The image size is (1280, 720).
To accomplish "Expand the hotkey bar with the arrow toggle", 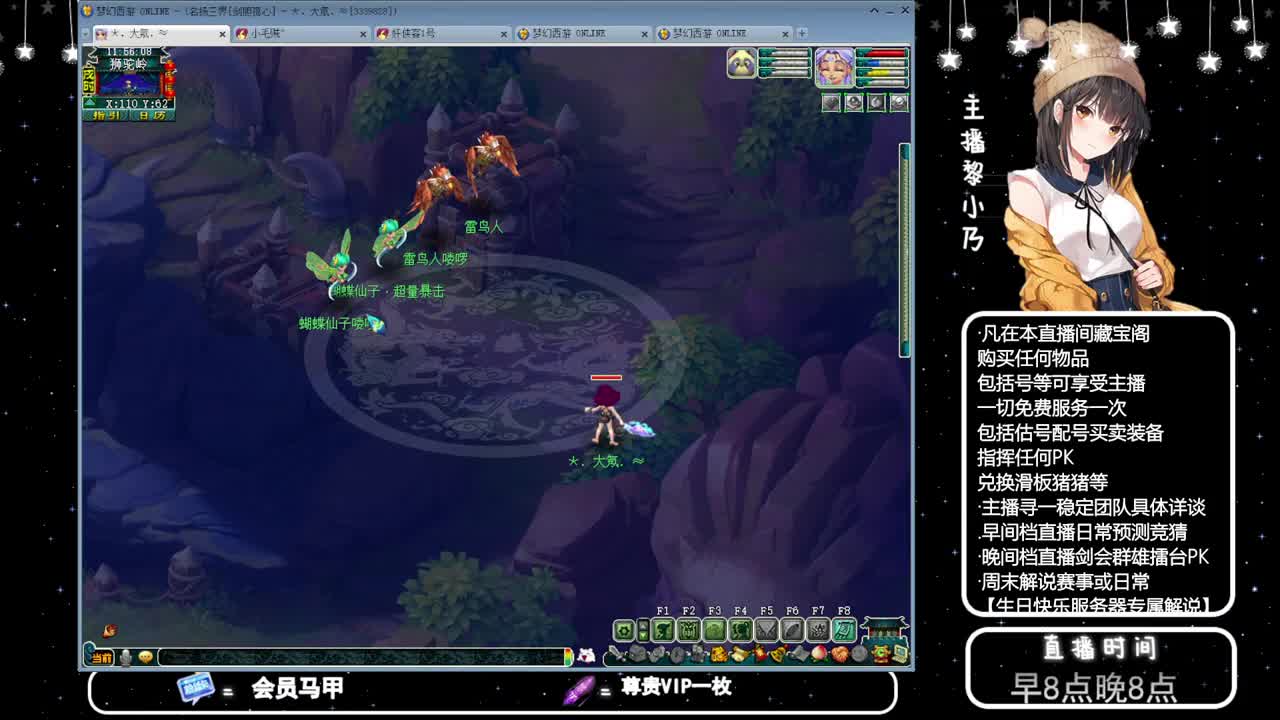I will point(645,631).
